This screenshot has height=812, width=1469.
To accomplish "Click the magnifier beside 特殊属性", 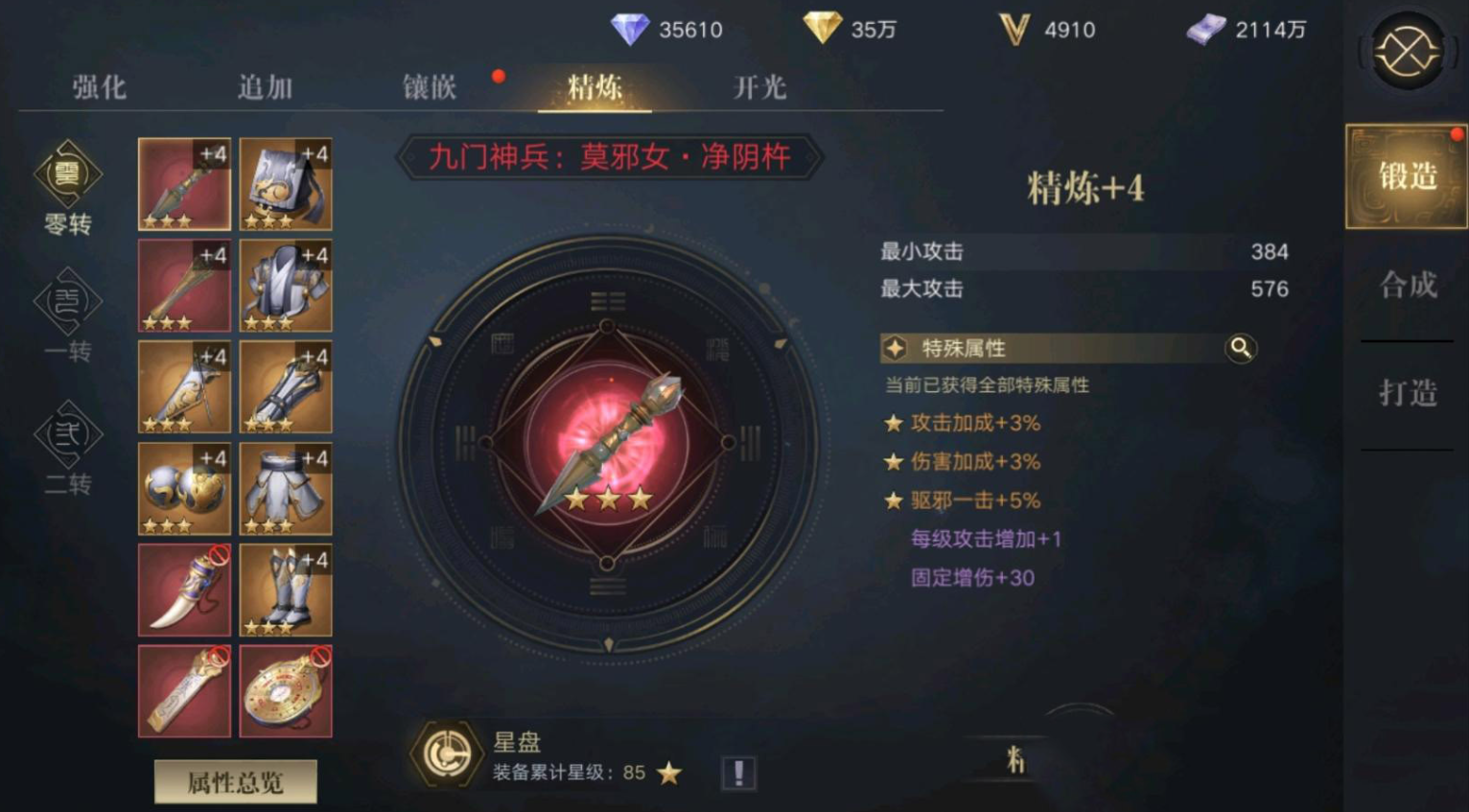I will point(1241,349).
